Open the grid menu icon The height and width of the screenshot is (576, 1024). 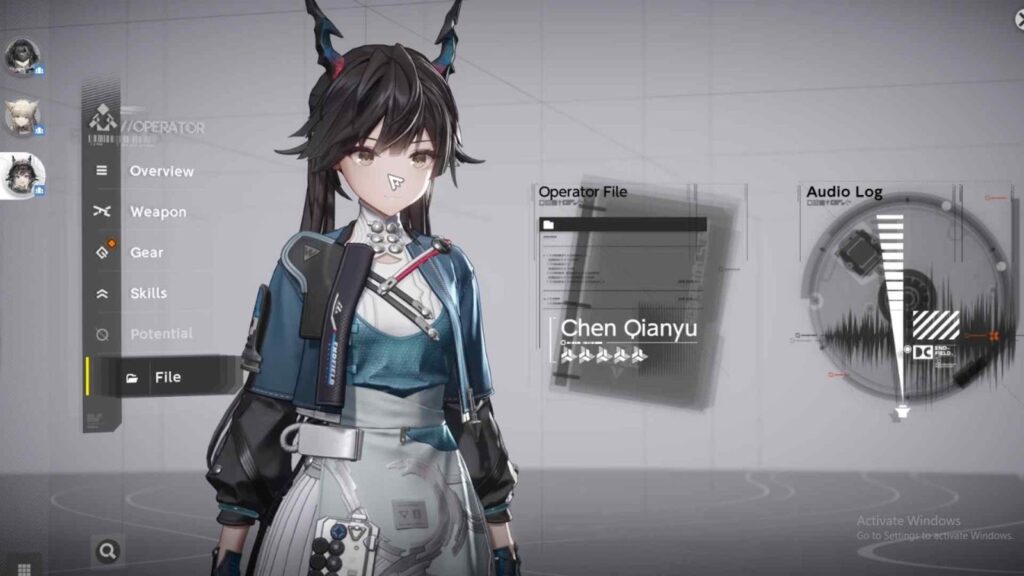pos(25,568)
